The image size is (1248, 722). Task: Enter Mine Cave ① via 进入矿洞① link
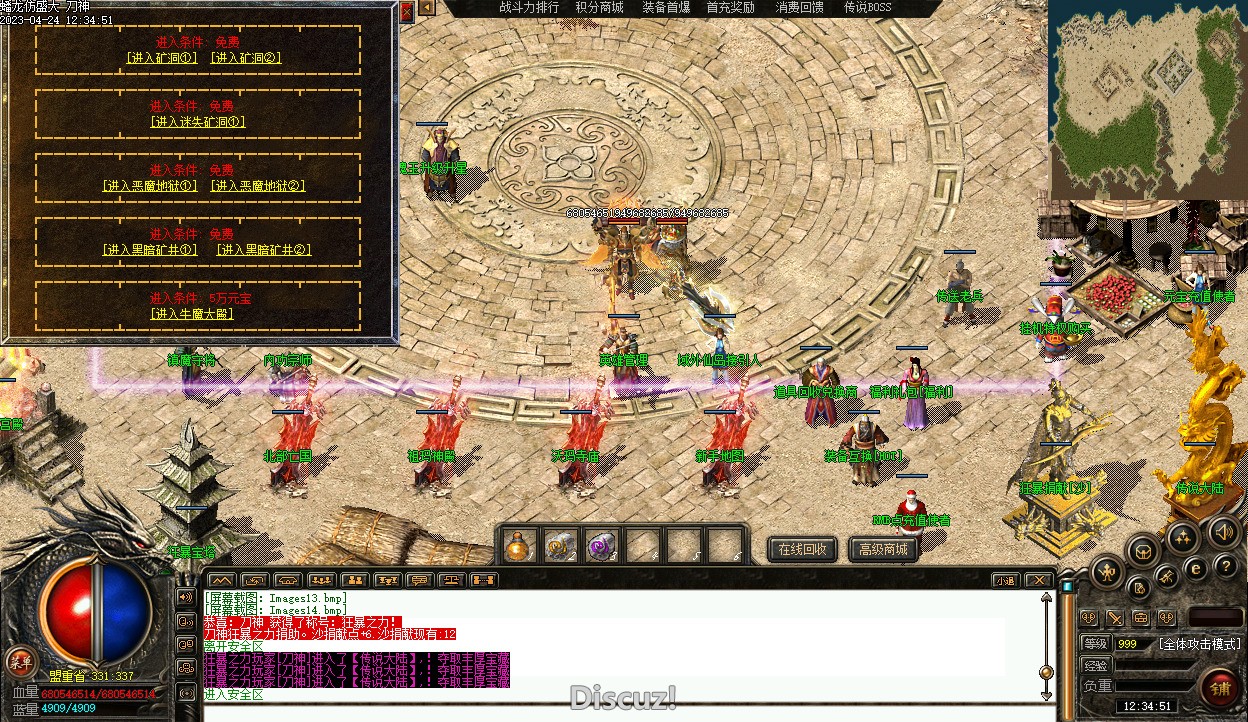point(162,58)
